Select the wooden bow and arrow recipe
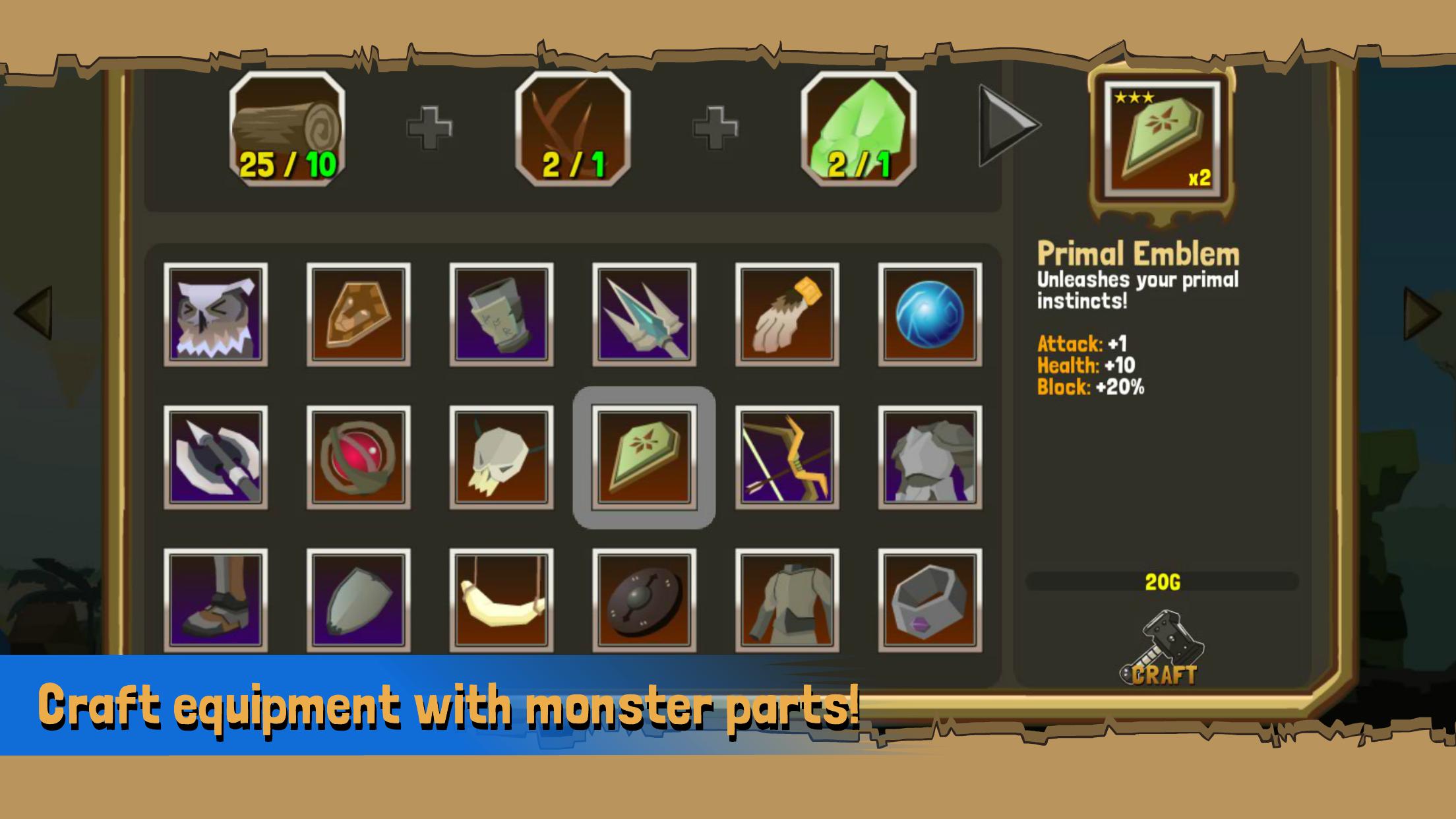This screenshot has height=819, width=1456. 787,457
